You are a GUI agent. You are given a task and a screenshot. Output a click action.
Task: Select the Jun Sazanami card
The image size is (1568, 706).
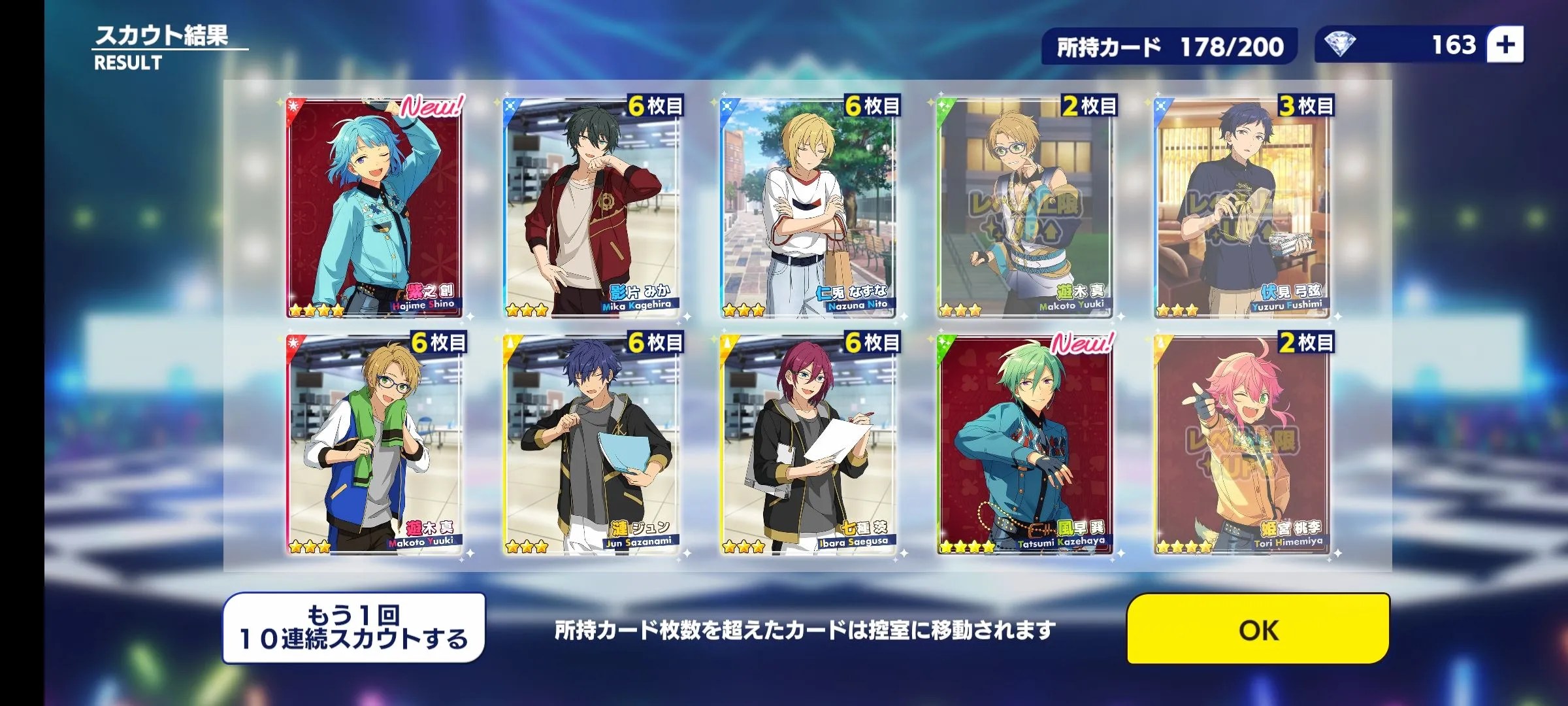pos(591,446)
